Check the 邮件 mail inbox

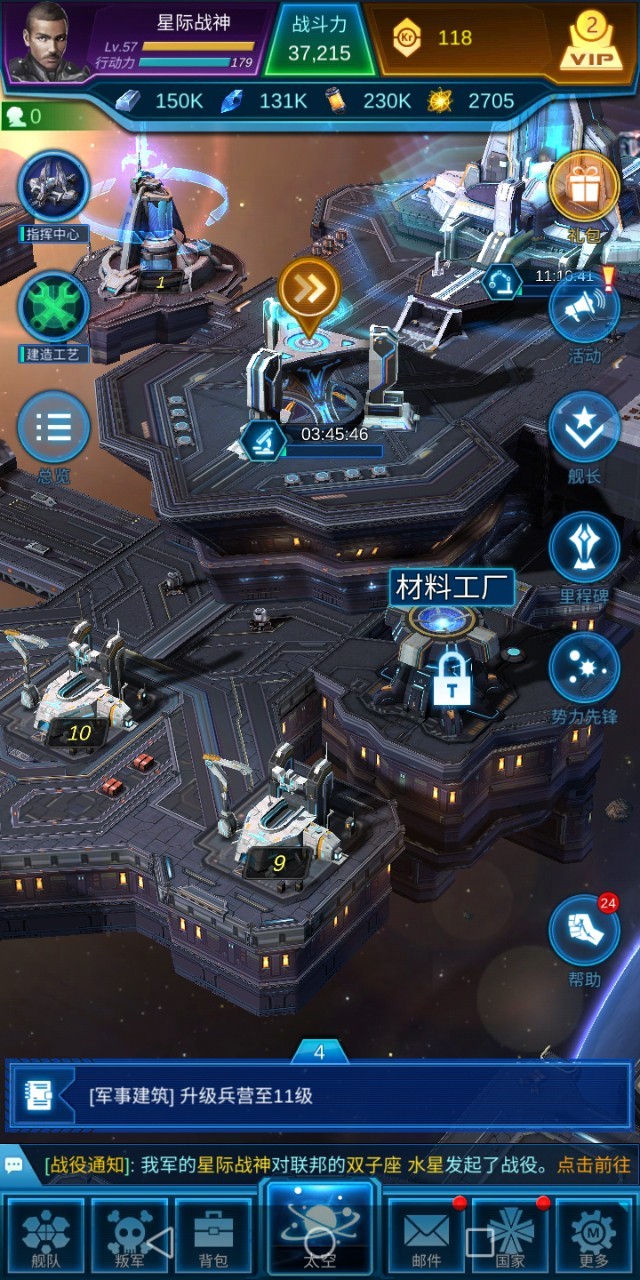(x=426, y=1236)
